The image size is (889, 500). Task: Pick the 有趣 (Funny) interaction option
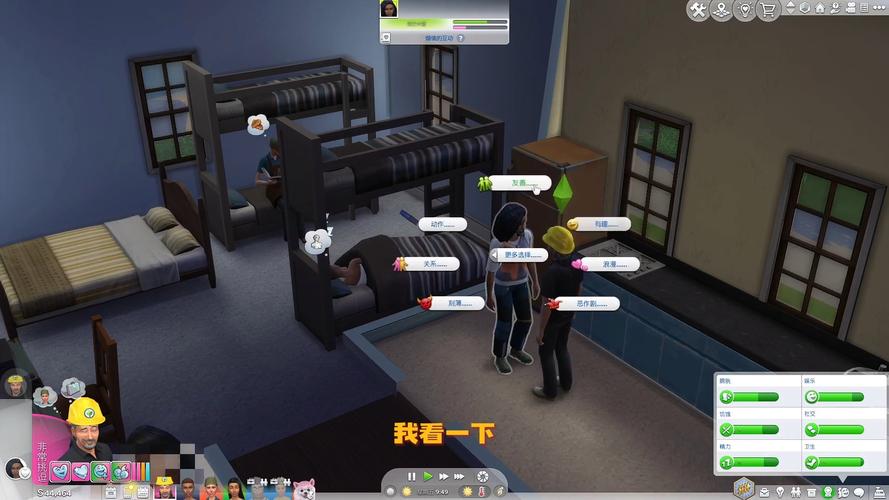coord(603,224)
